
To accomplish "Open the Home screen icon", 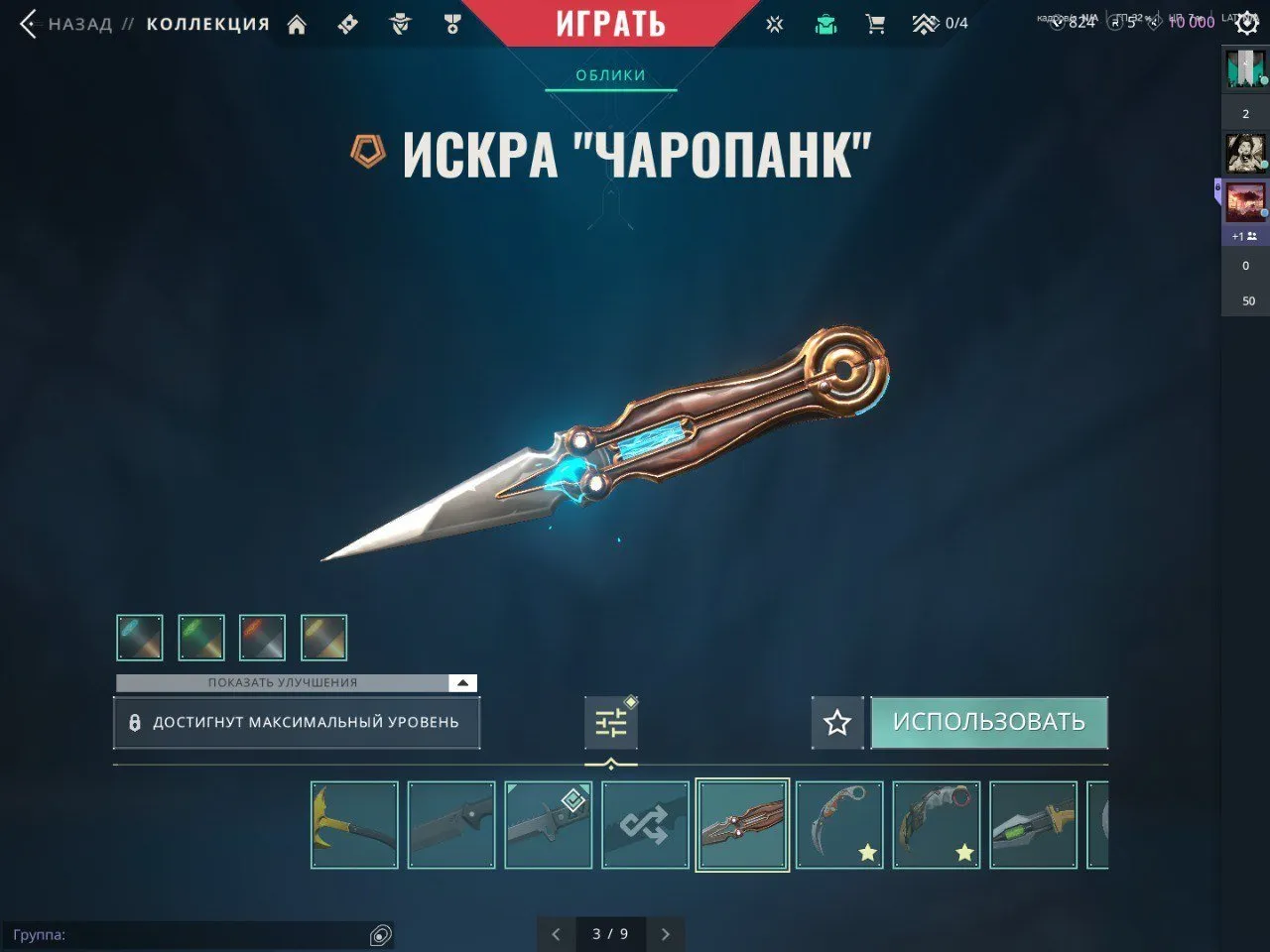I will click(x=297, y=23).
